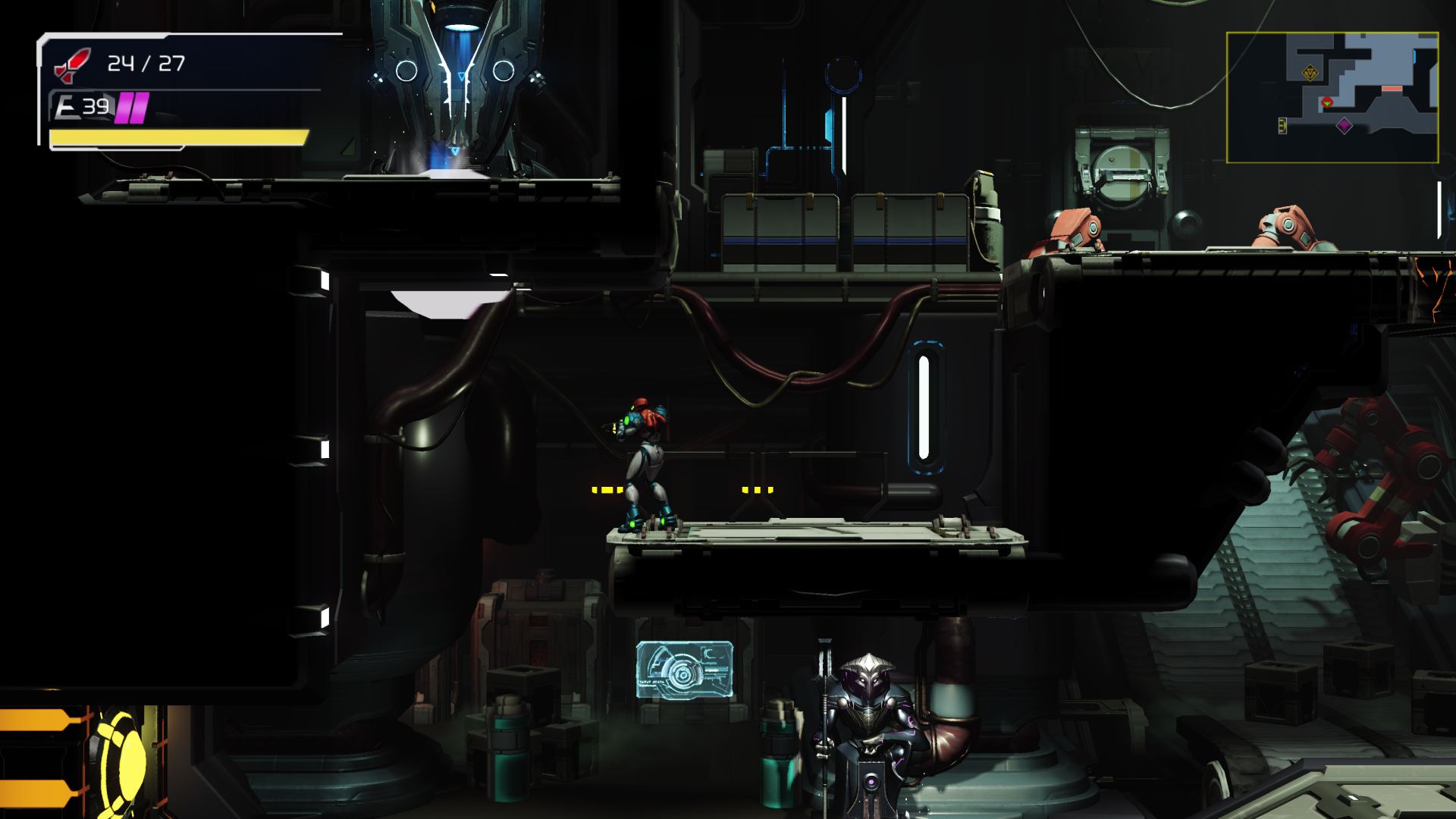Open the minimap in the corner

tap(1332, 97)
